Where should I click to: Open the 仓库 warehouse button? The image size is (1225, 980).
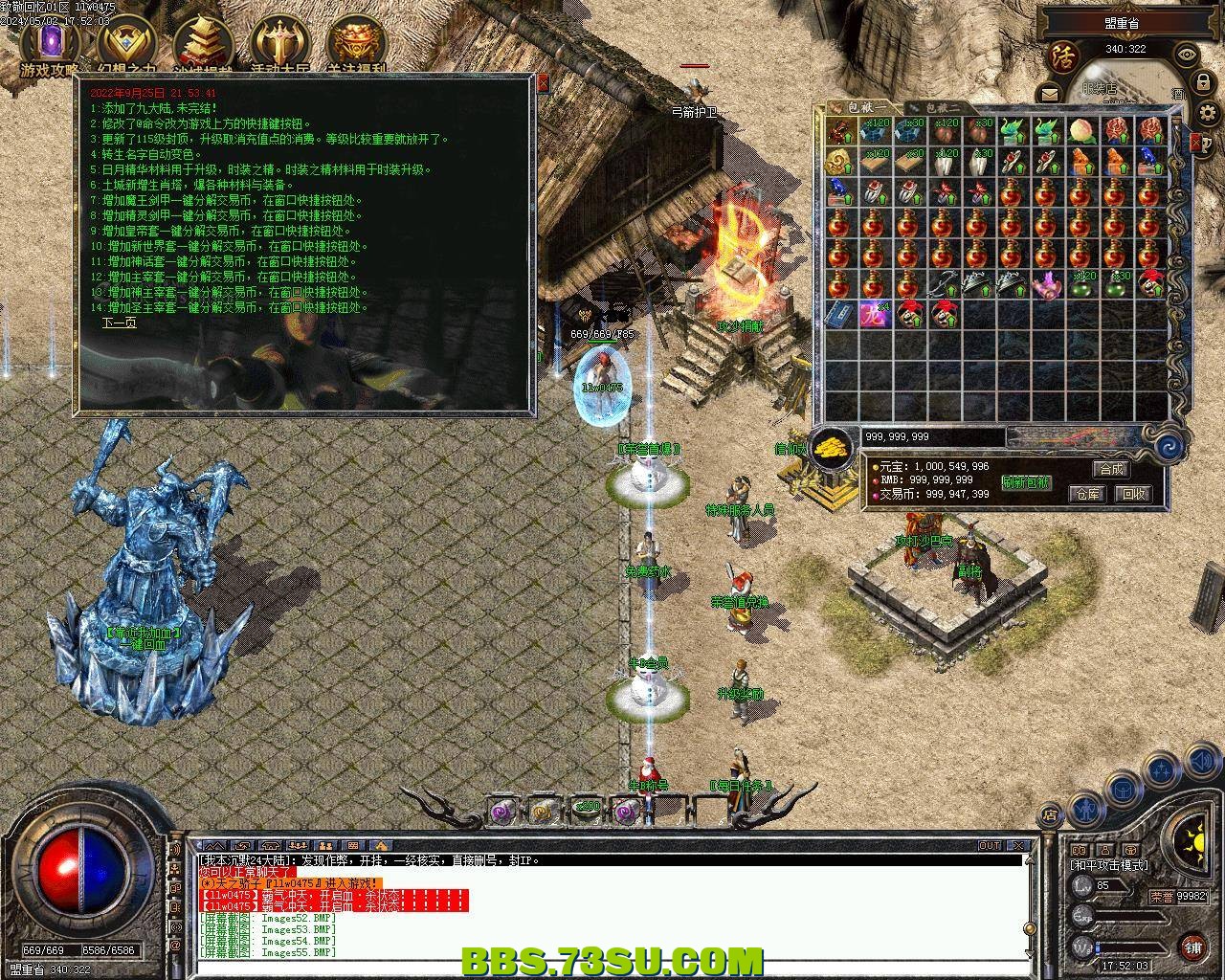click(1087, 494)
